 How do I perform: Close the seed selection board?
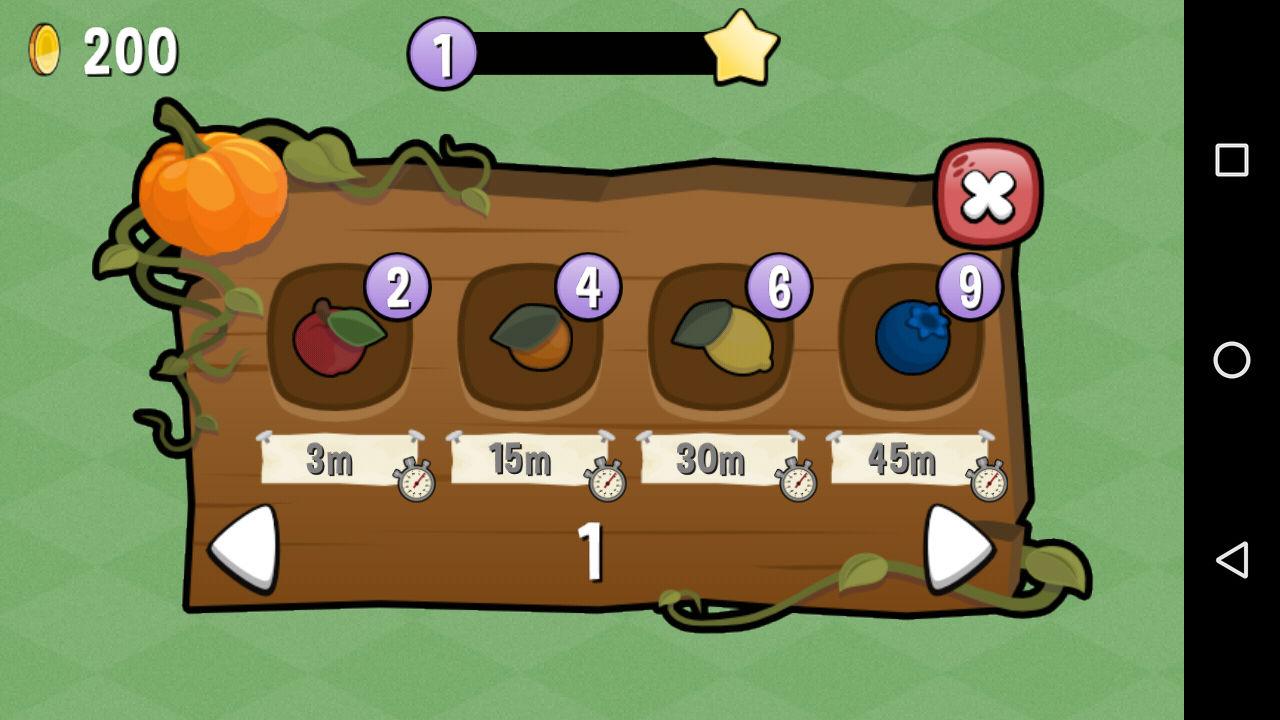(x=987, y=195)
